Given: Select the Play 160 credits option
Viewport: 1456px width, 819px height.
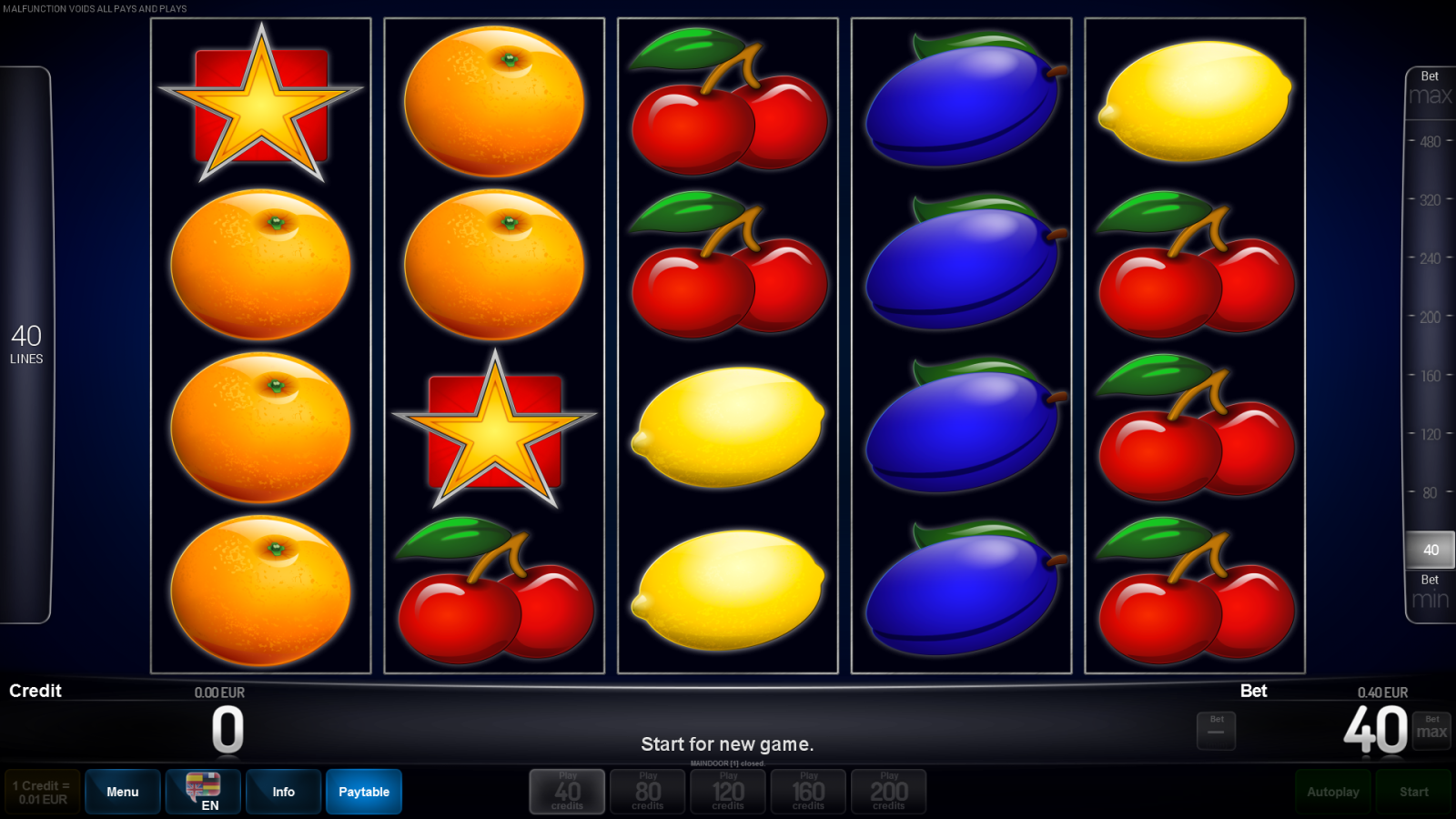Looking at the screenshot, I should 808,791.
